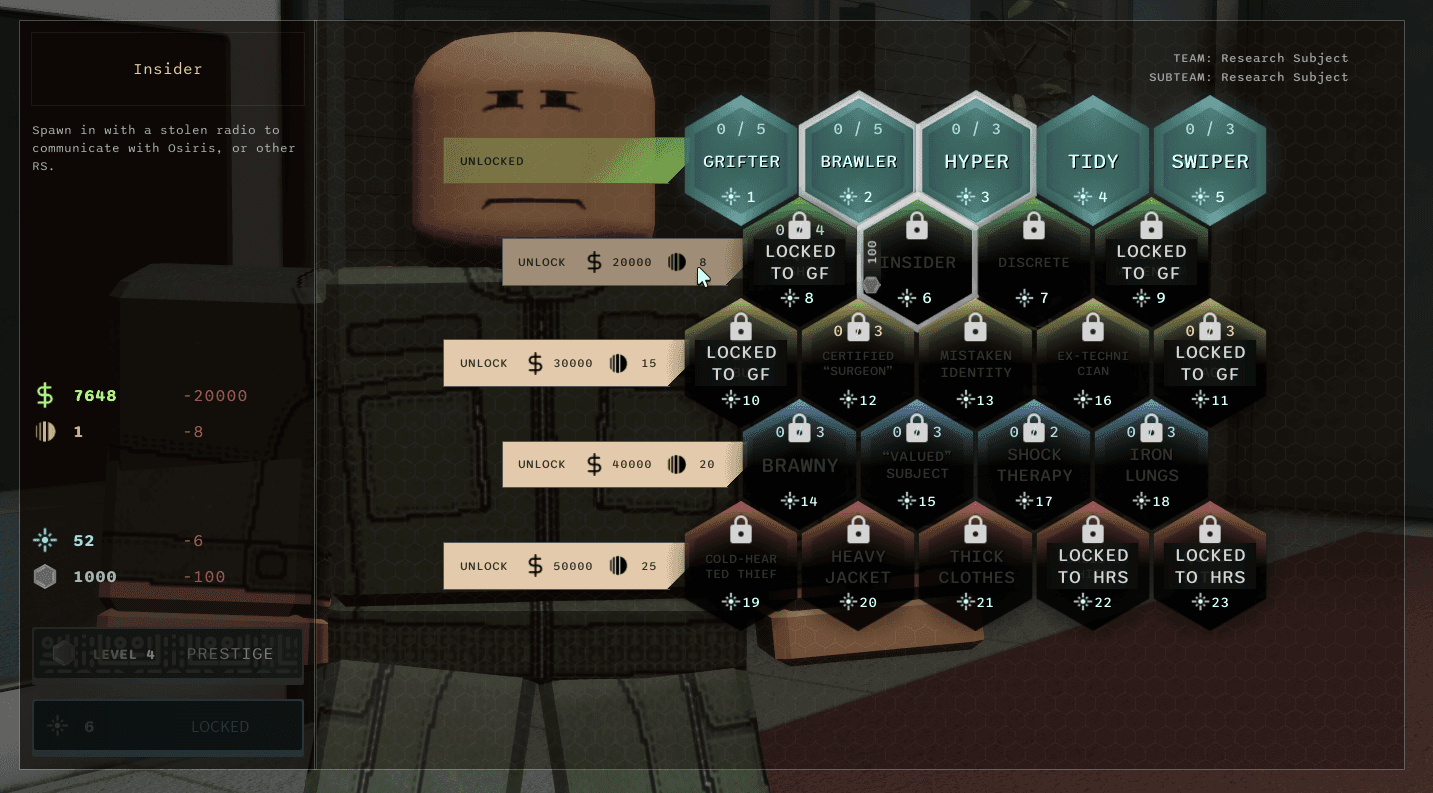Click the Locked panel at bottom left
Image resolution: width=1433 pixels, height=793 pixels.
click(x=167, y=726)
